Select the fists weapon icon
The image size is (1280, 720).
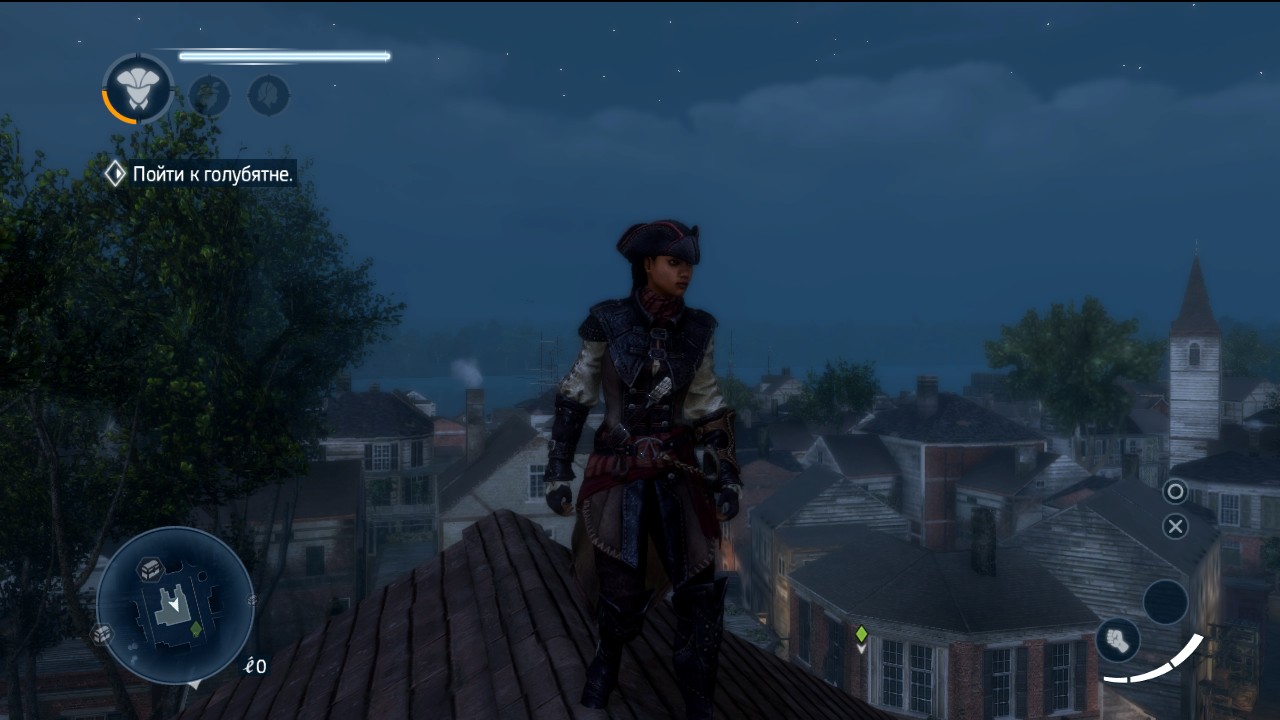tap(1118, 641)
